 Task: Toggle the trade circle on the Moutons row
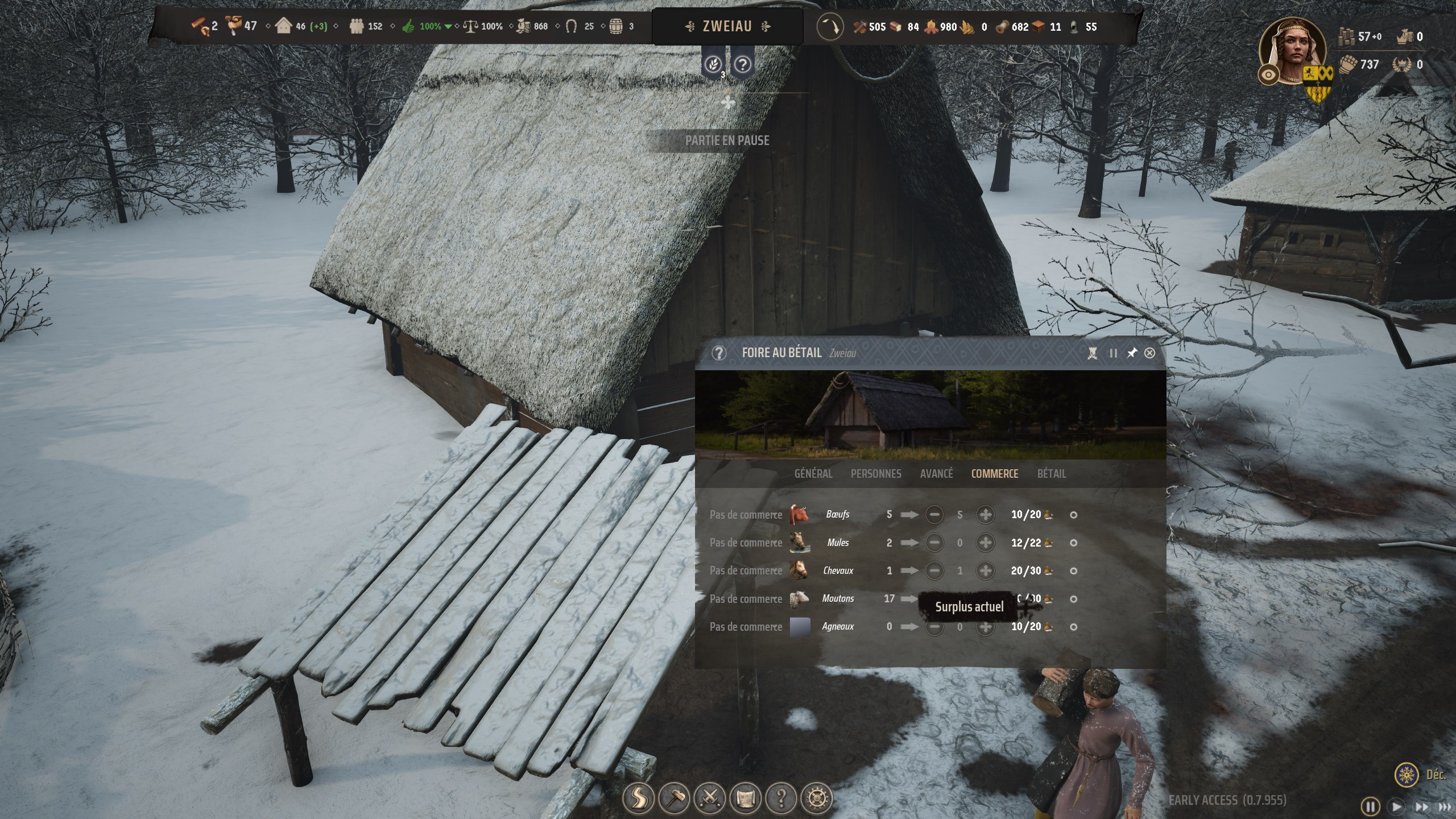(x=1074, y=599)
